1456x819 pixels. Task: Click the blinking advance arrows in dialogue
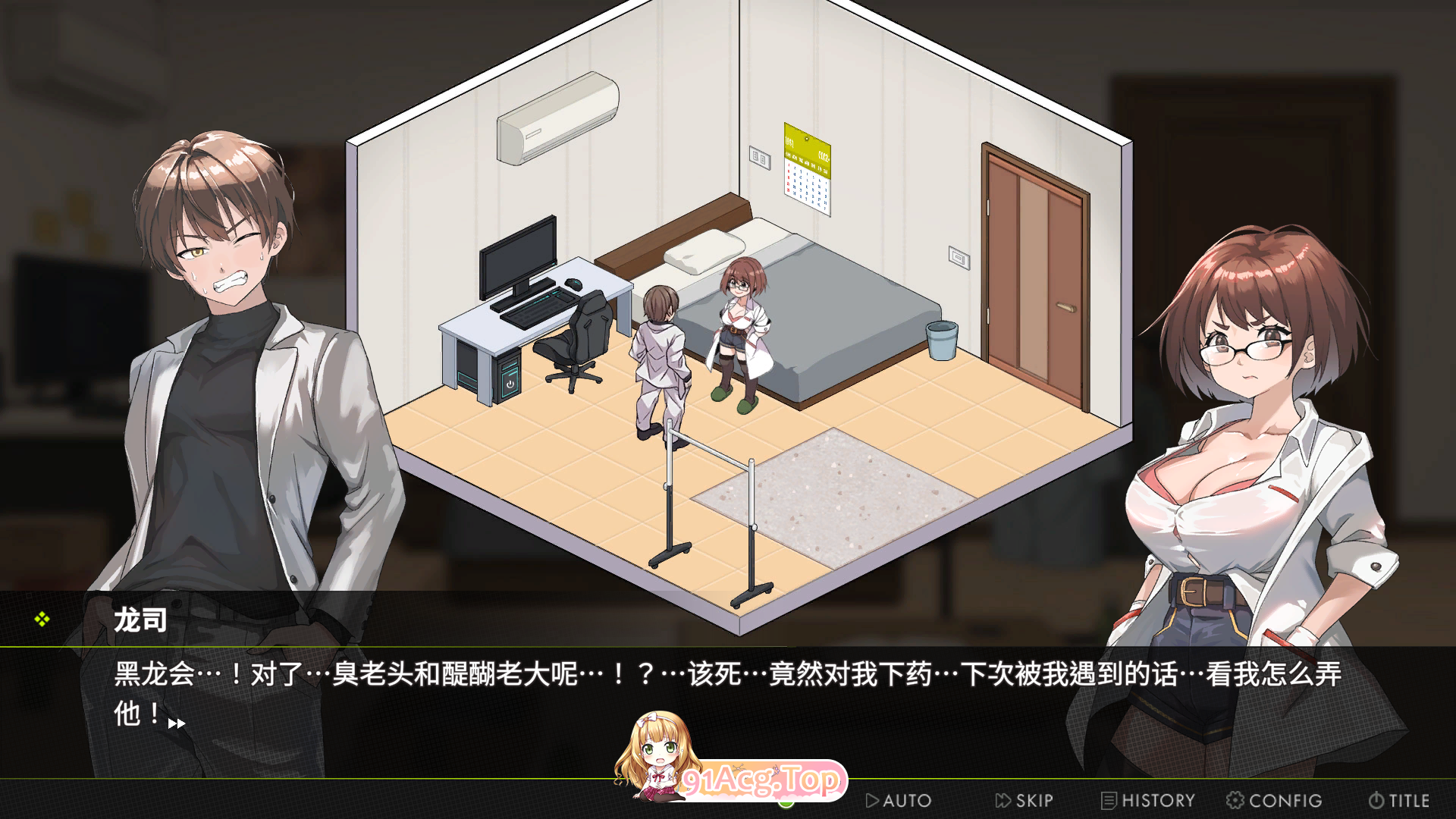tap(176, 724)
